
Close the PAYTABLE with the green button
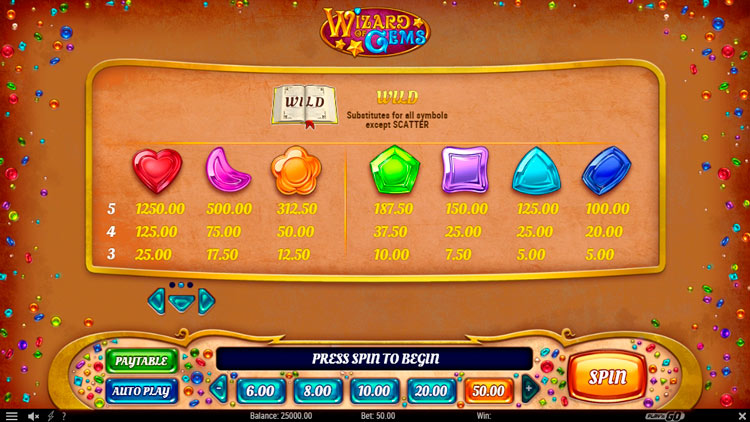141,360
